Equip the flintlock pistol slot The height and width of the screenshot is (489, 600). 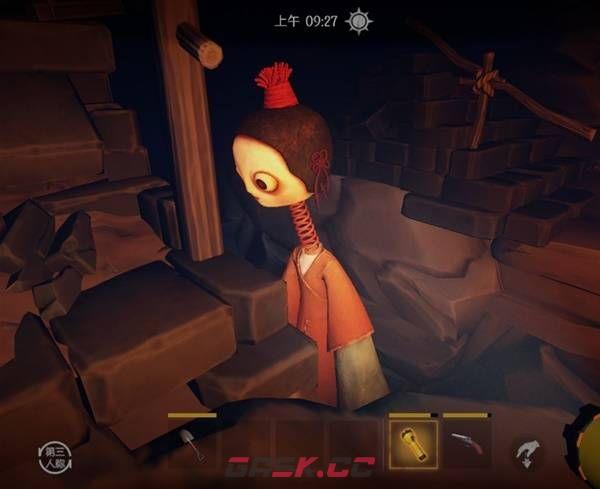pos(466,442)
